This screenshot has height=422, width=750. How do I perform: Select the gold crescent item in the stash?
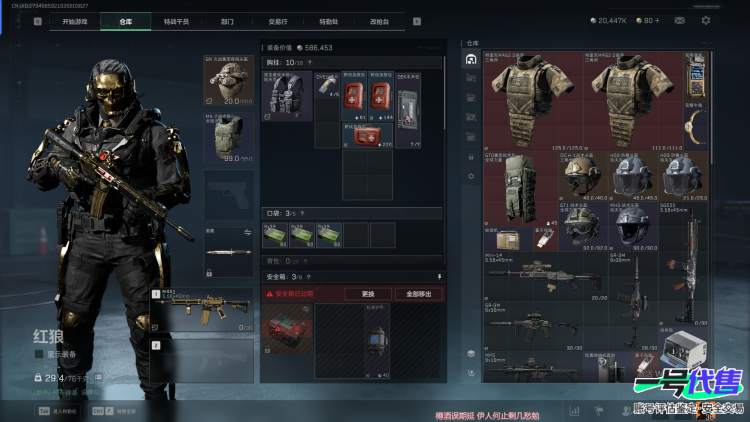(696, 124)
